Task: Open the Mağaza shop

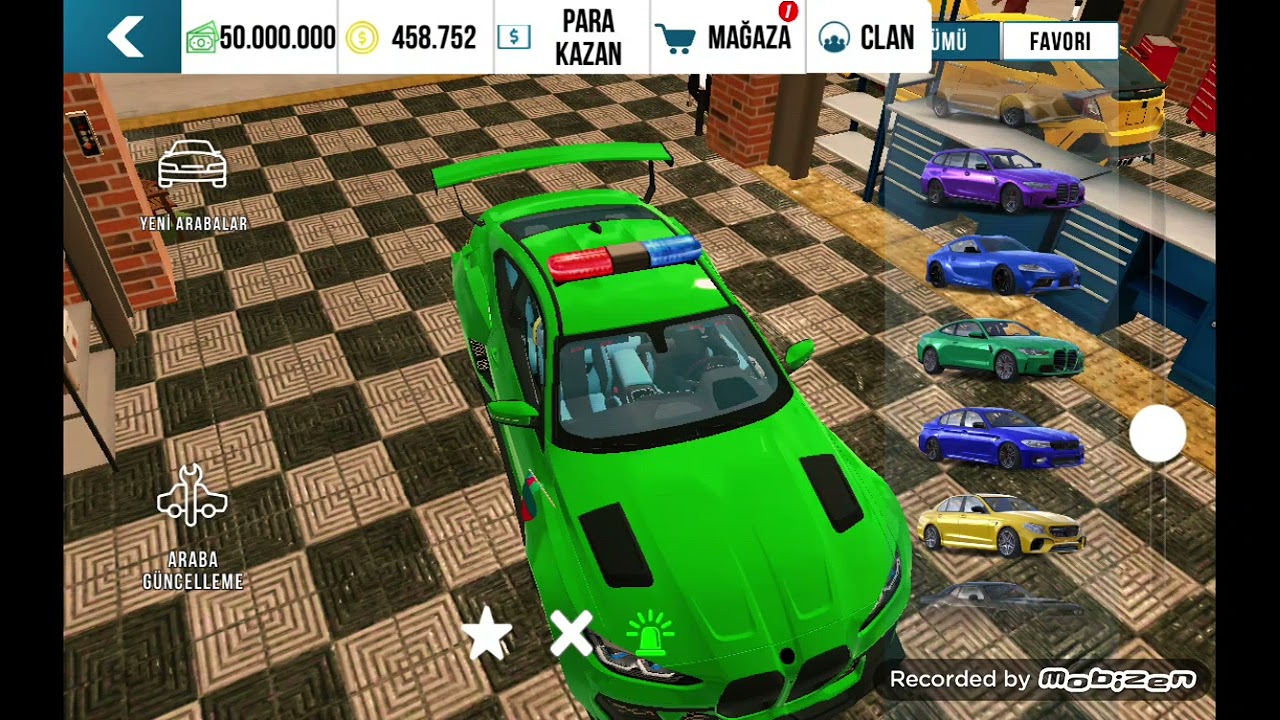Action: point(728,38)
